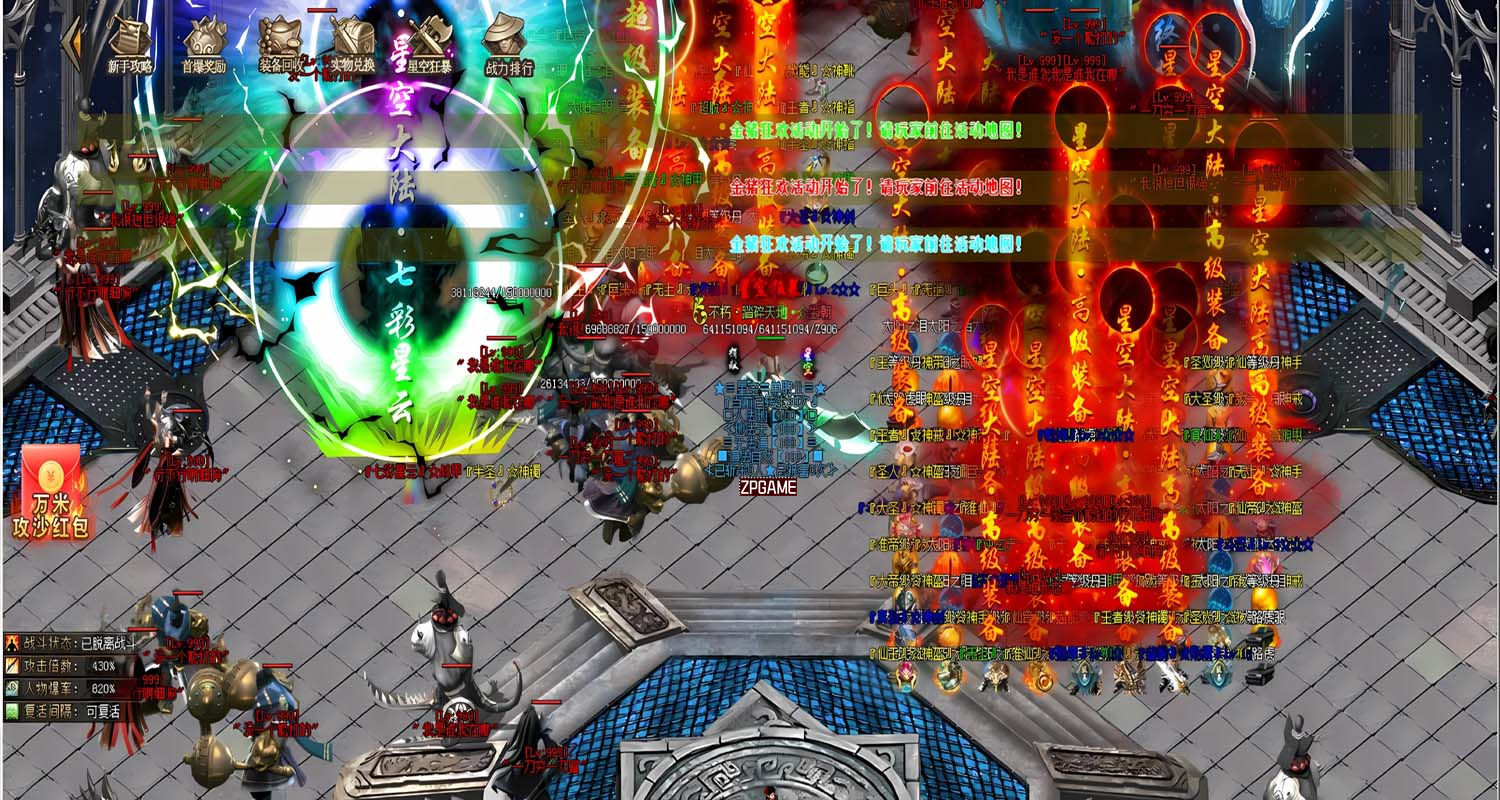Open the 装备回收 equipment recycling menu
The width and height of the screenshot is (1500, 800).
tap(280, 44)
